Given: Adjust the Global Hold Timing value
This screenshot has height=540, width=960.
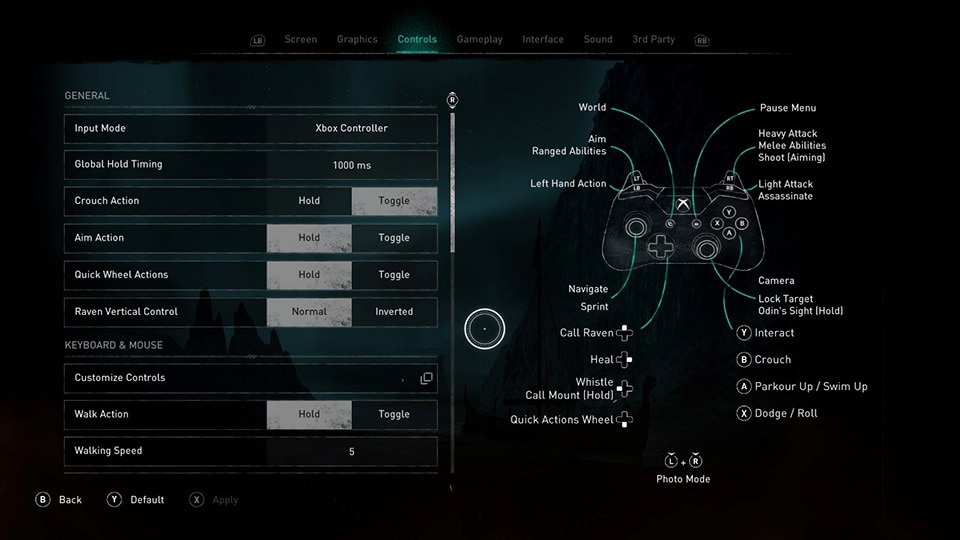Looking at the screenshot, I should 351,165.
